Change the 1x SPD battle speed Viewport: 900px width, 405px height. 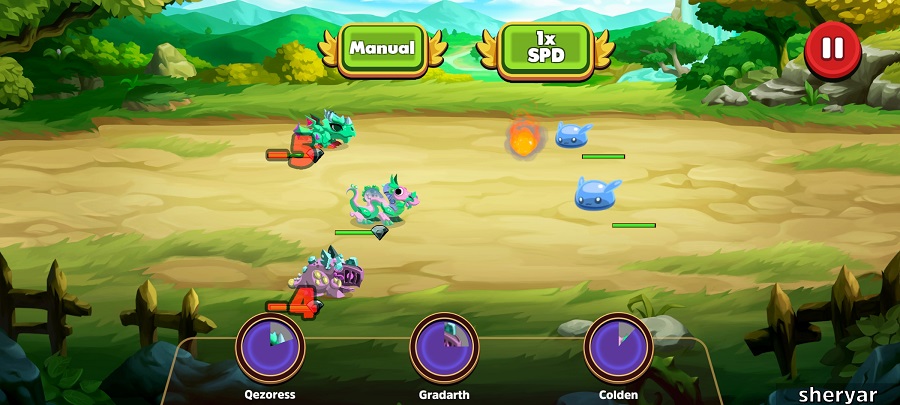pos(545,47)
